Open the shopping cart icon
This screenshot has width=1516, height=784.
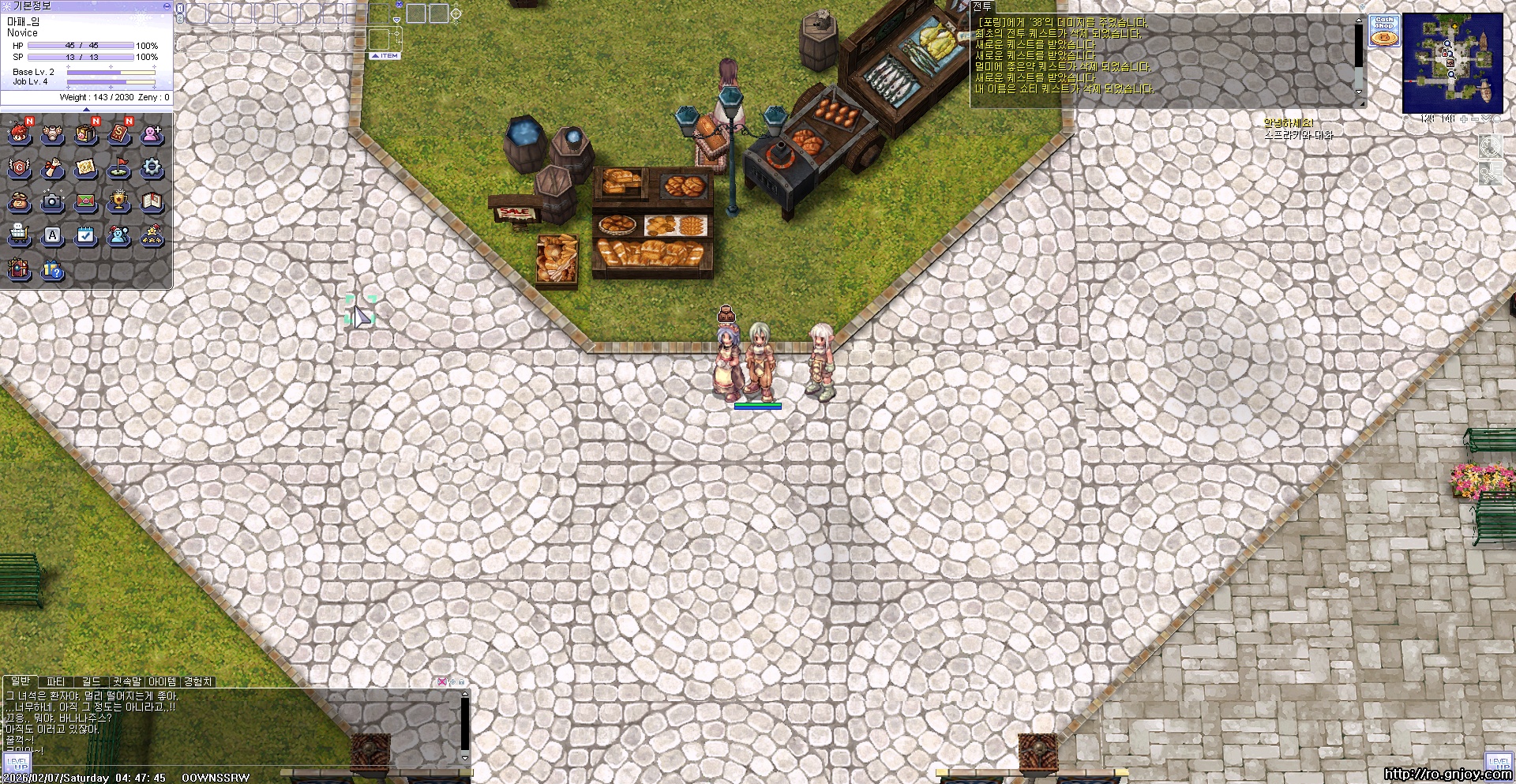coord(20,235)
